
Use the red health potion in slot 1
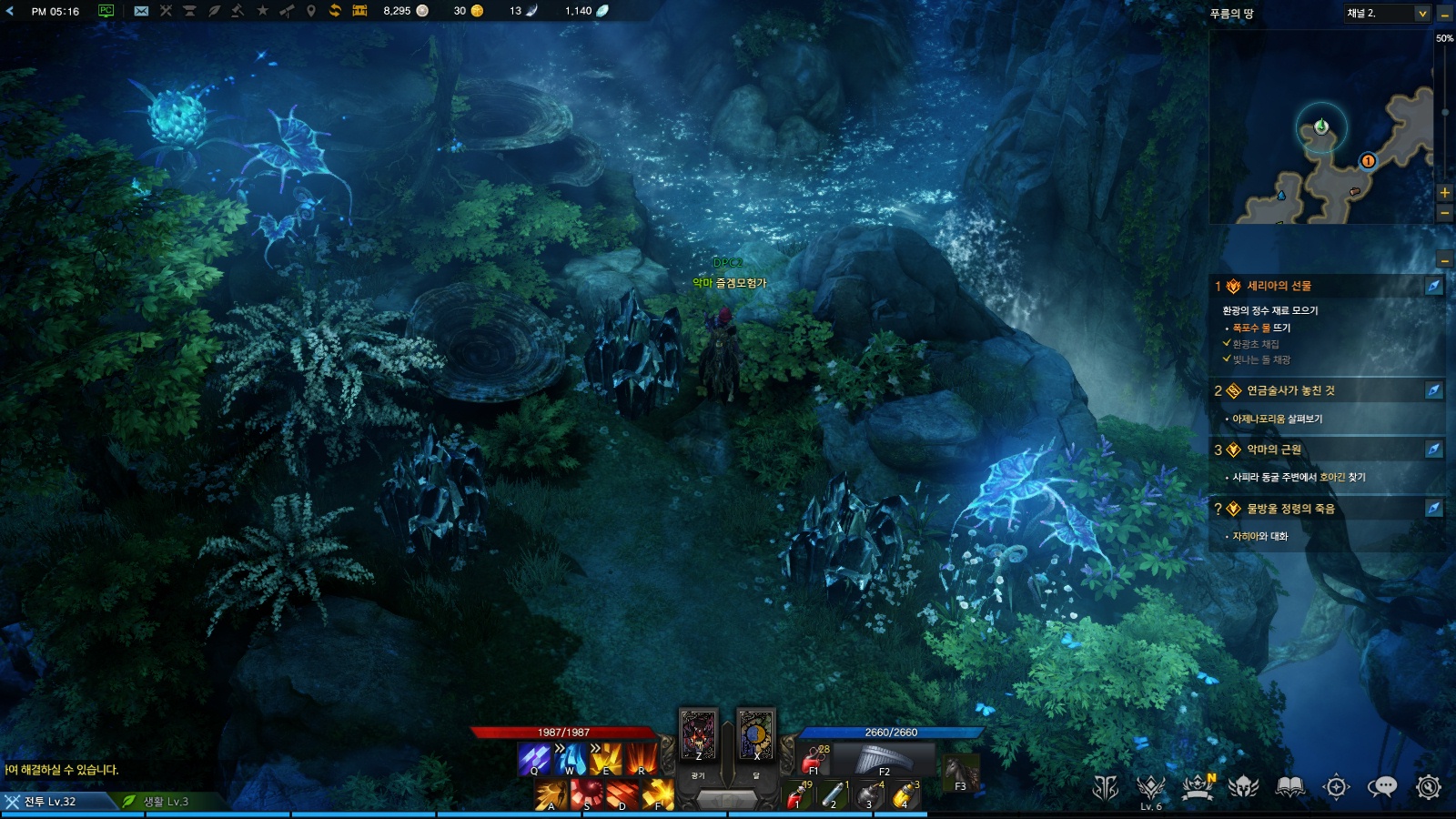click(x=798, y=795)
